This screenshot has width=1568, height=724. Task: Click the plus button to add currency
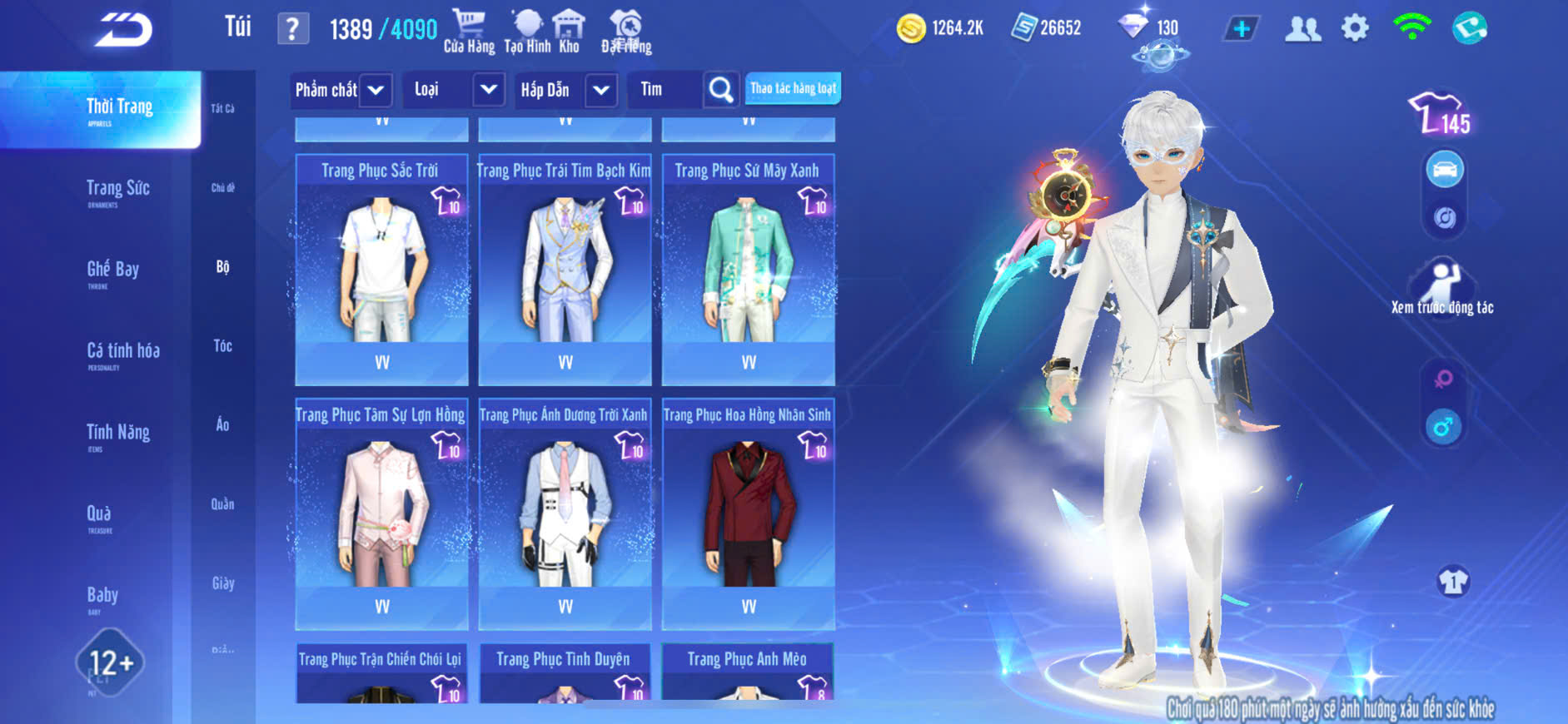pos(1241,29)
